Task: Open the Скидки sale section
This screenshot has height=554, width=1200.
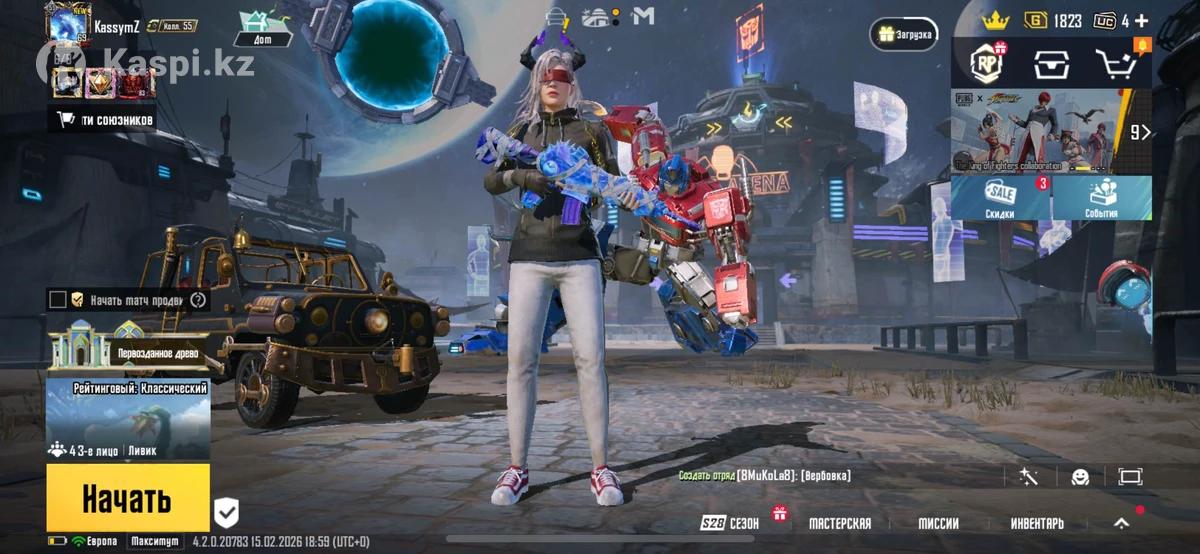Action: pos(1000,199)
